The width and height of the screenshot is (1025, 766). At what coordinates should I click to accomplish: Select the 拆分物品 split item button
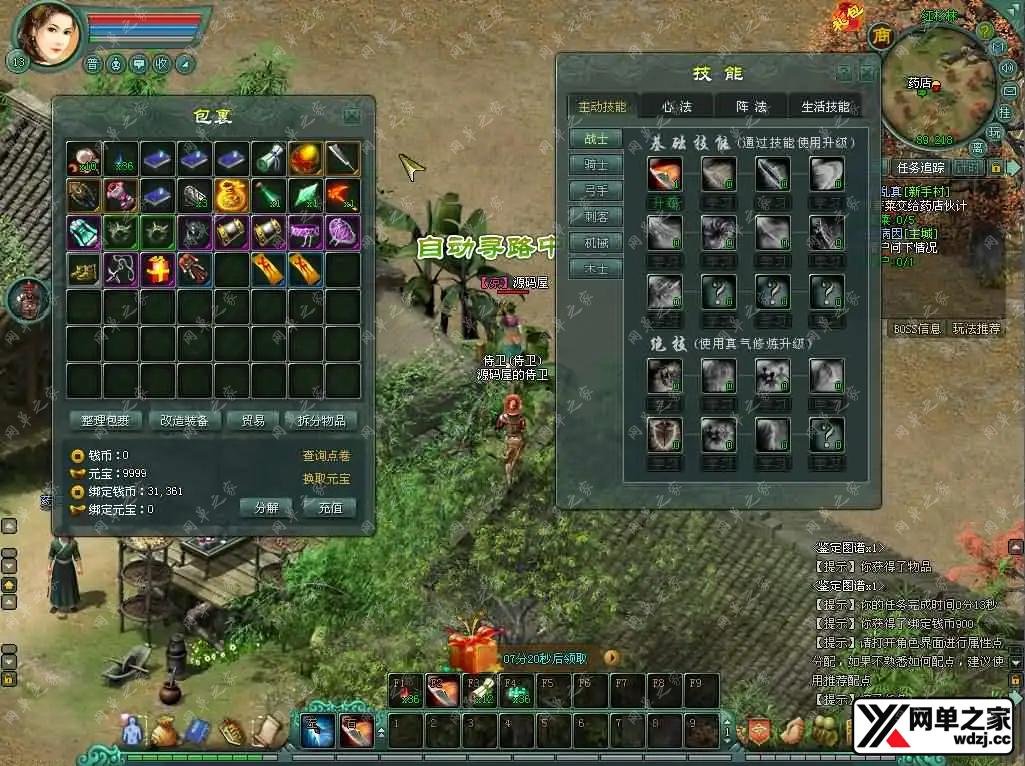(x=321, y=421)
